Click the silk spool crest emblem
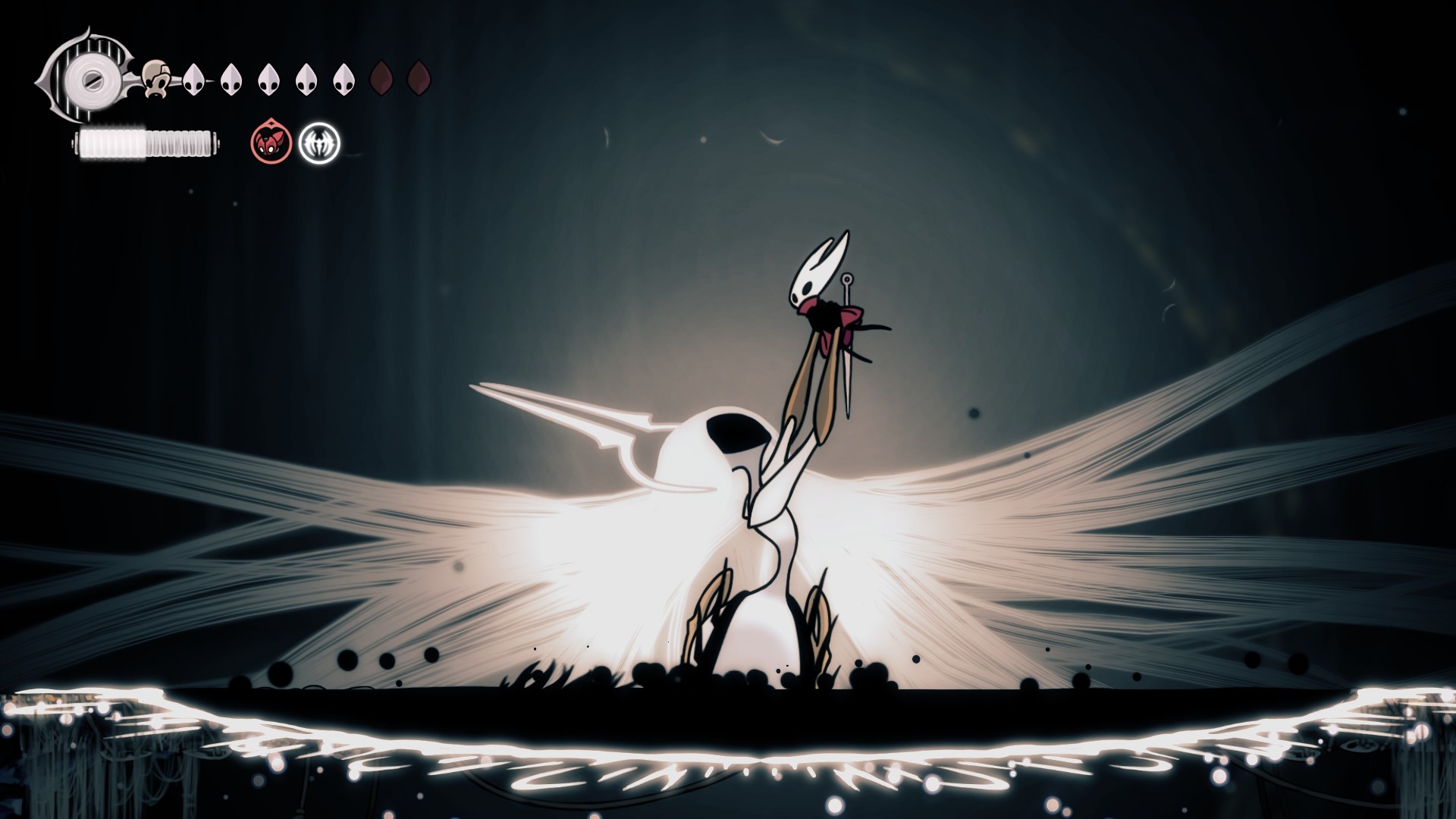 [x=90, y=77]
